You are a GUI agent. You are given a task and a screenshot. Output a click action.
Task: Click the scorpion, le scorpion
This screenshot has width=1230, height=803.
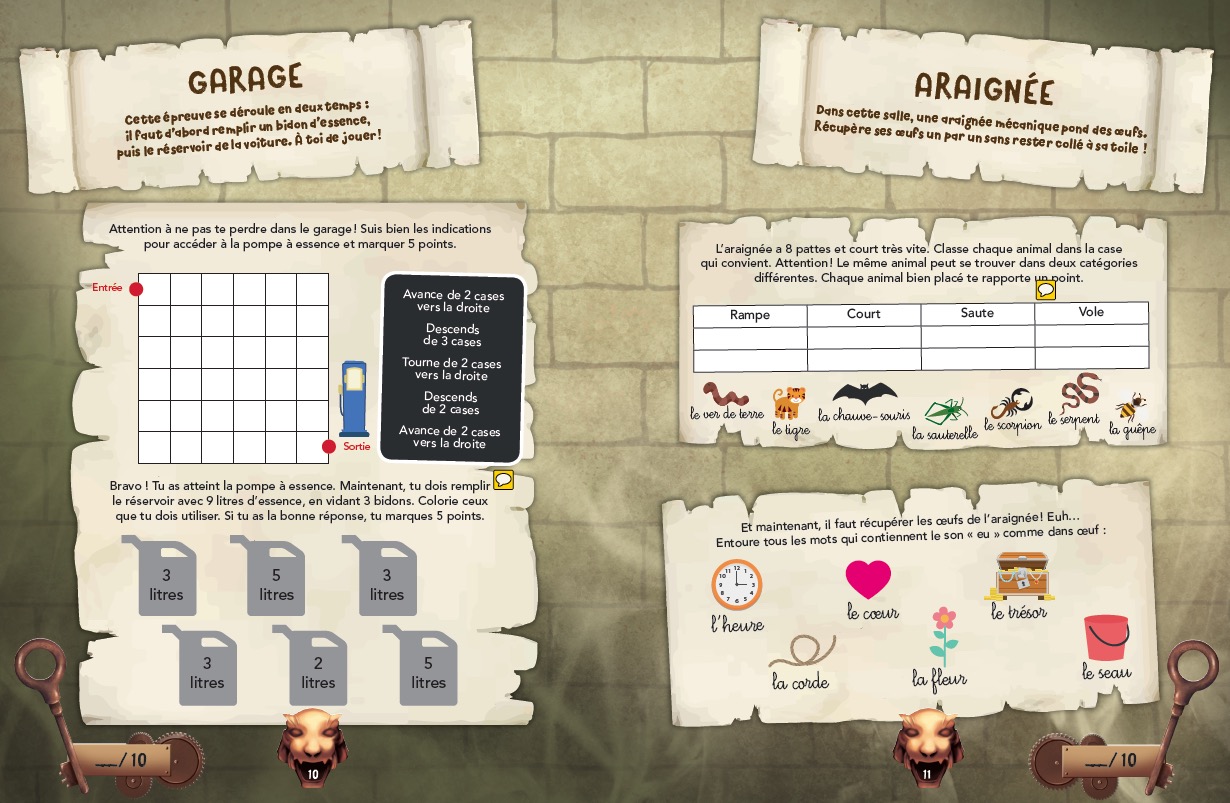point(1013,403)
